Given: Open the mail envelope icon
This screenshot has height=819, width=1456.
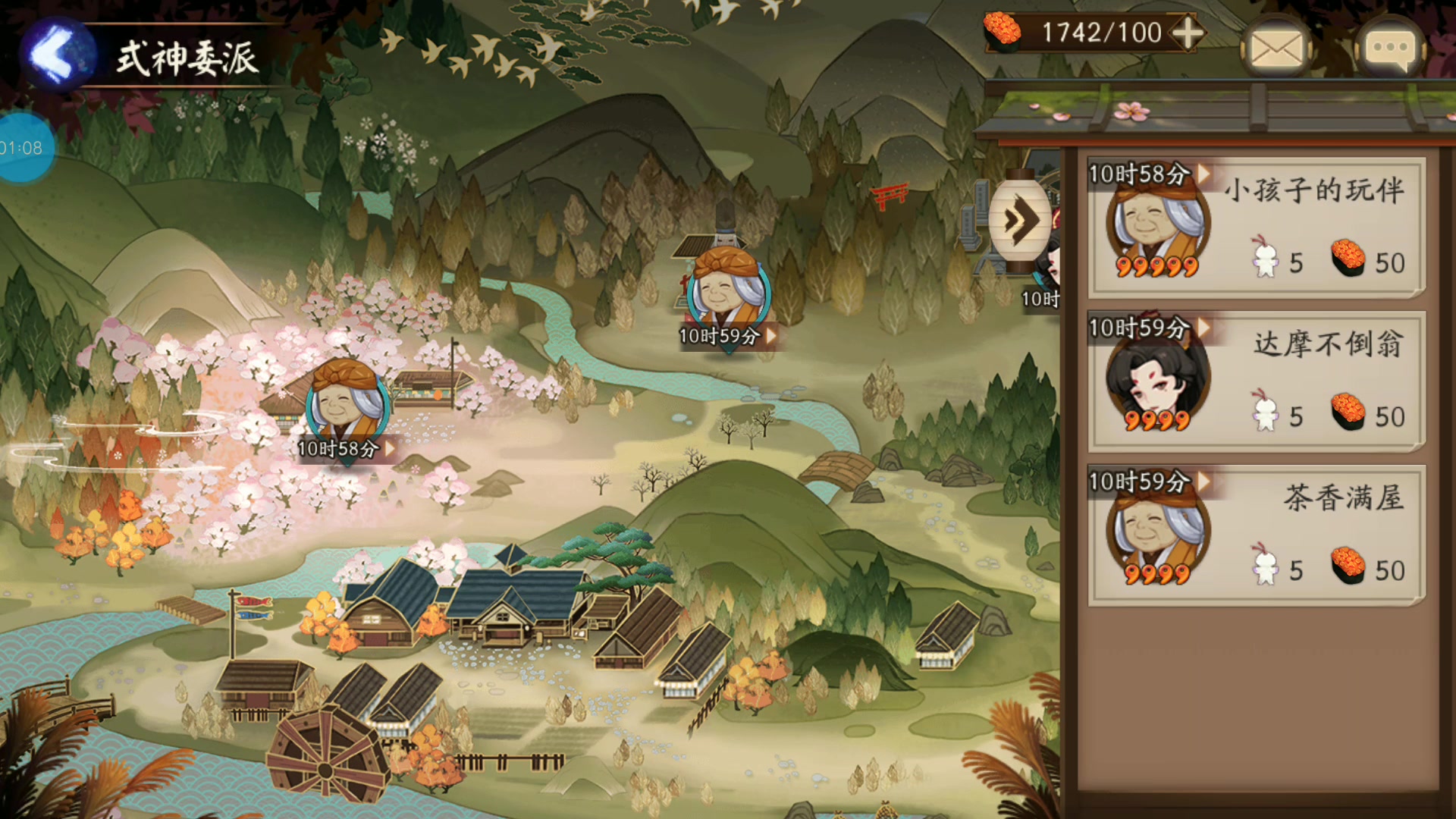Looking at the screenshot, I should [x=1276, y=49].
